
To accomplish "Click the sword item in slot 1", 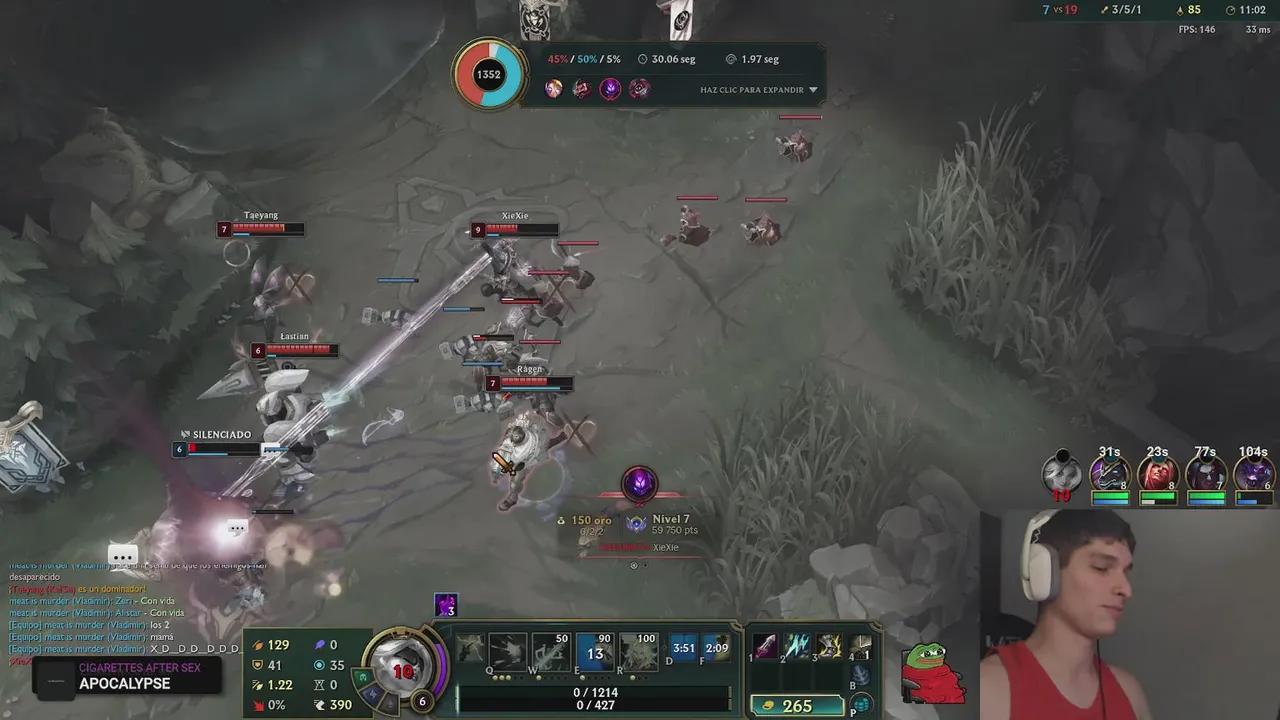I will [765, 647].
